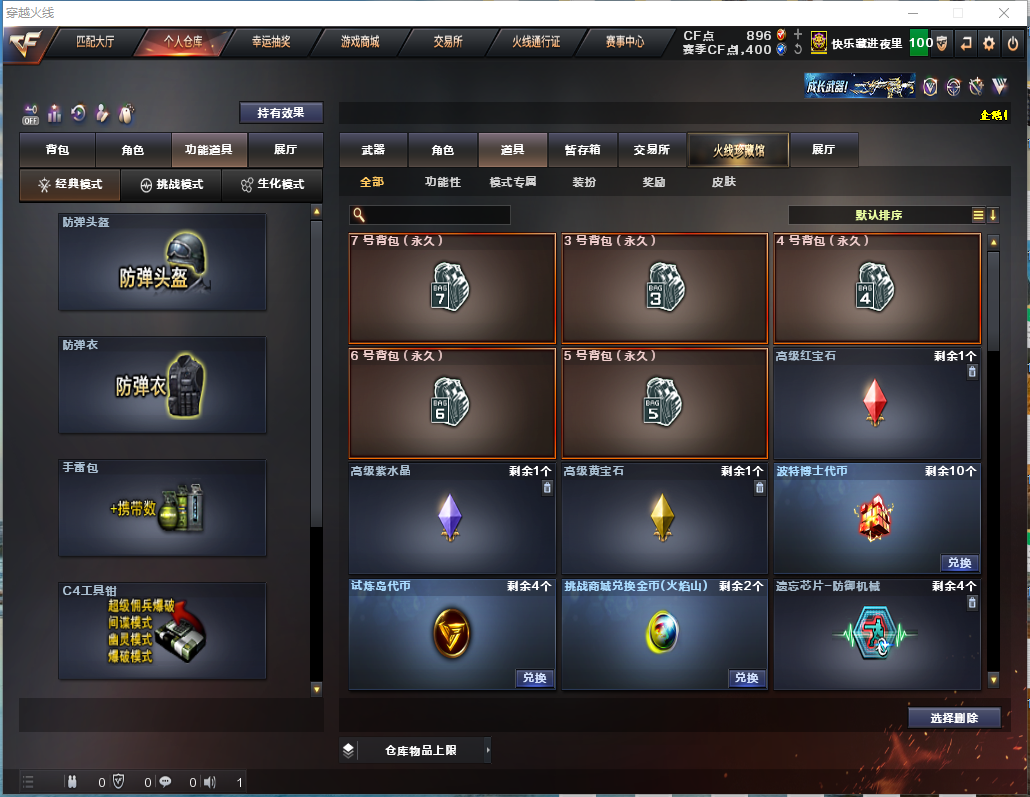The height and width of the screenshot is (797, 1030).
Task: Select the 暂存箱 tab
Action: click(583, 150)
